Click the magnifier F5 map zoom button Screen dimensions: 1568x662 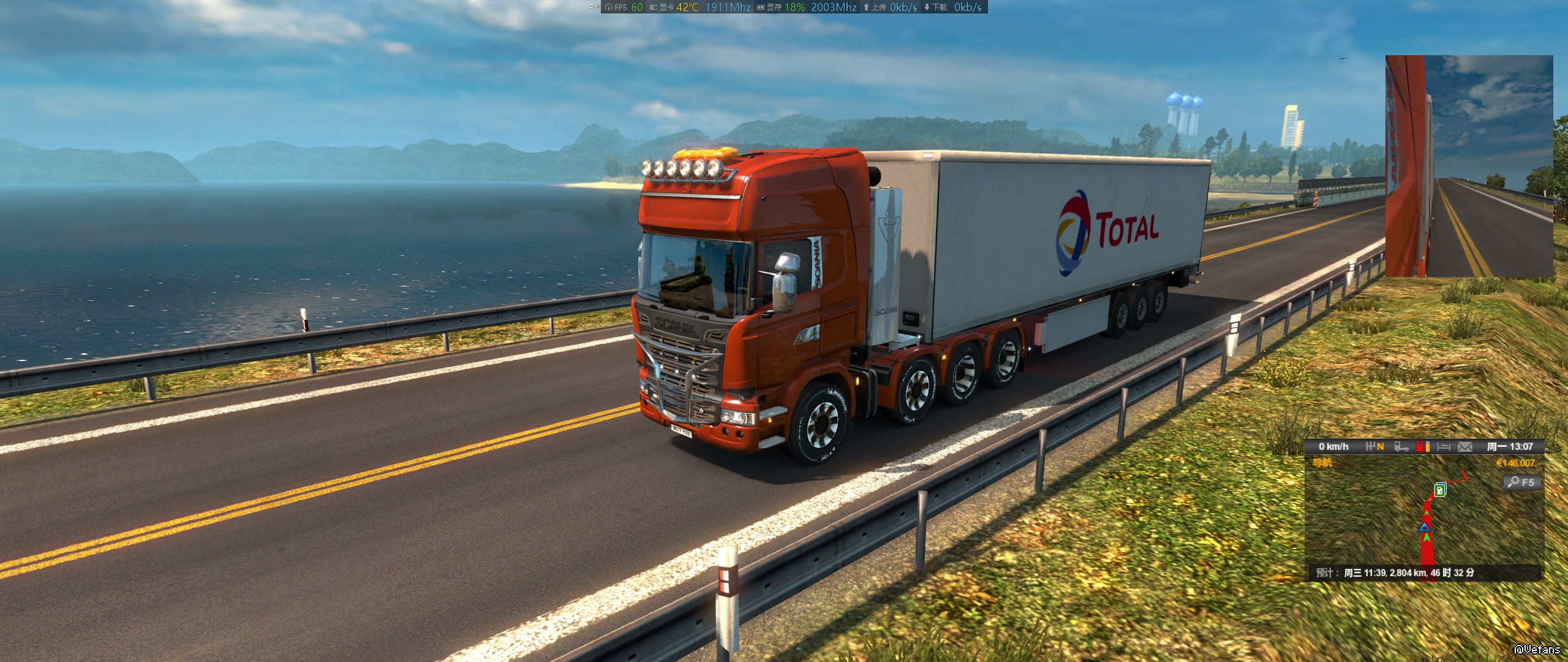point(1520,482)
